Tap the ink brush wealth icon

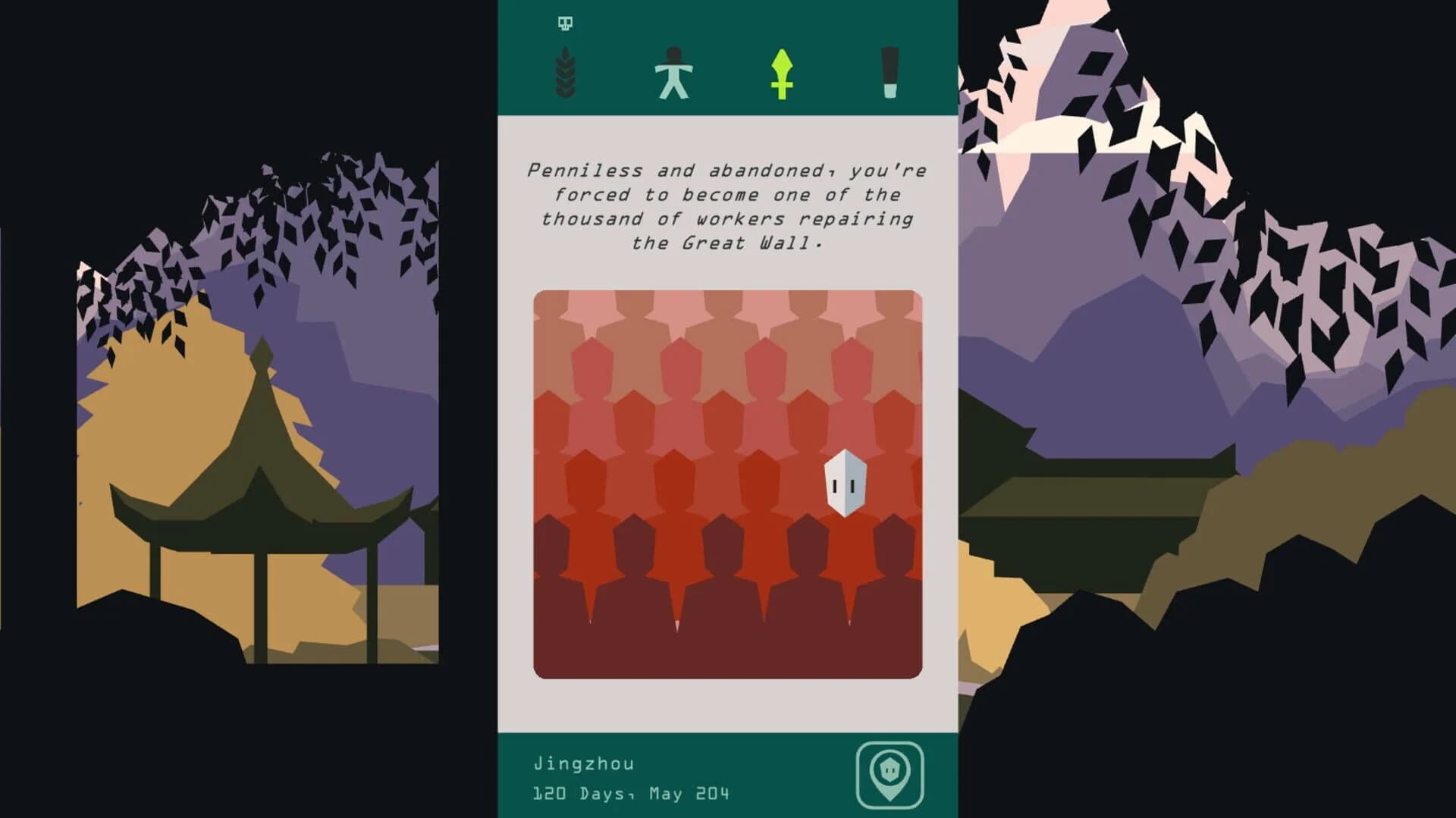point(889,72)
